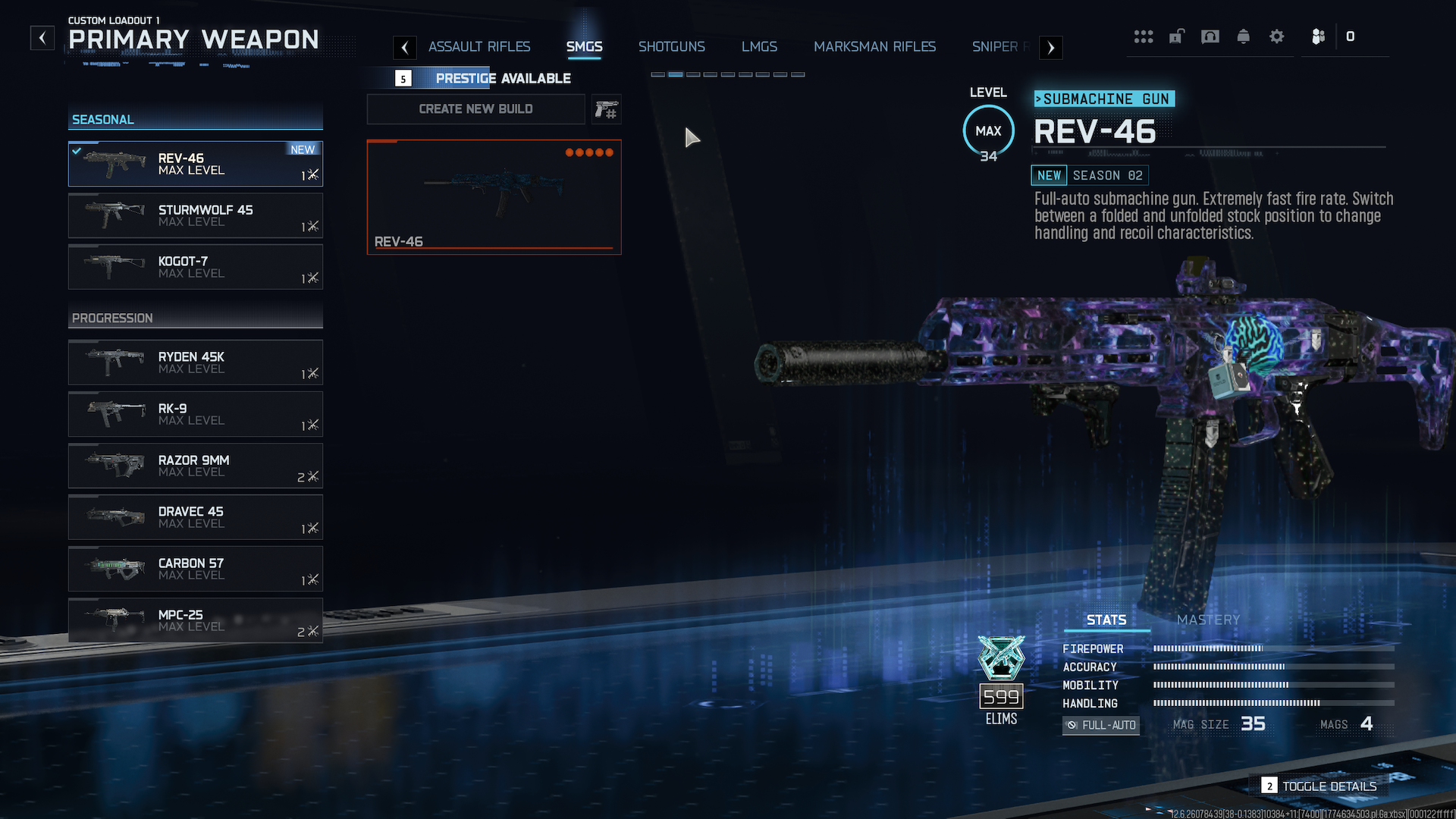Select the REV-46 build thumbnail
The height and width of the screenshot is (819, 1456).
click(x=494, y=197)
